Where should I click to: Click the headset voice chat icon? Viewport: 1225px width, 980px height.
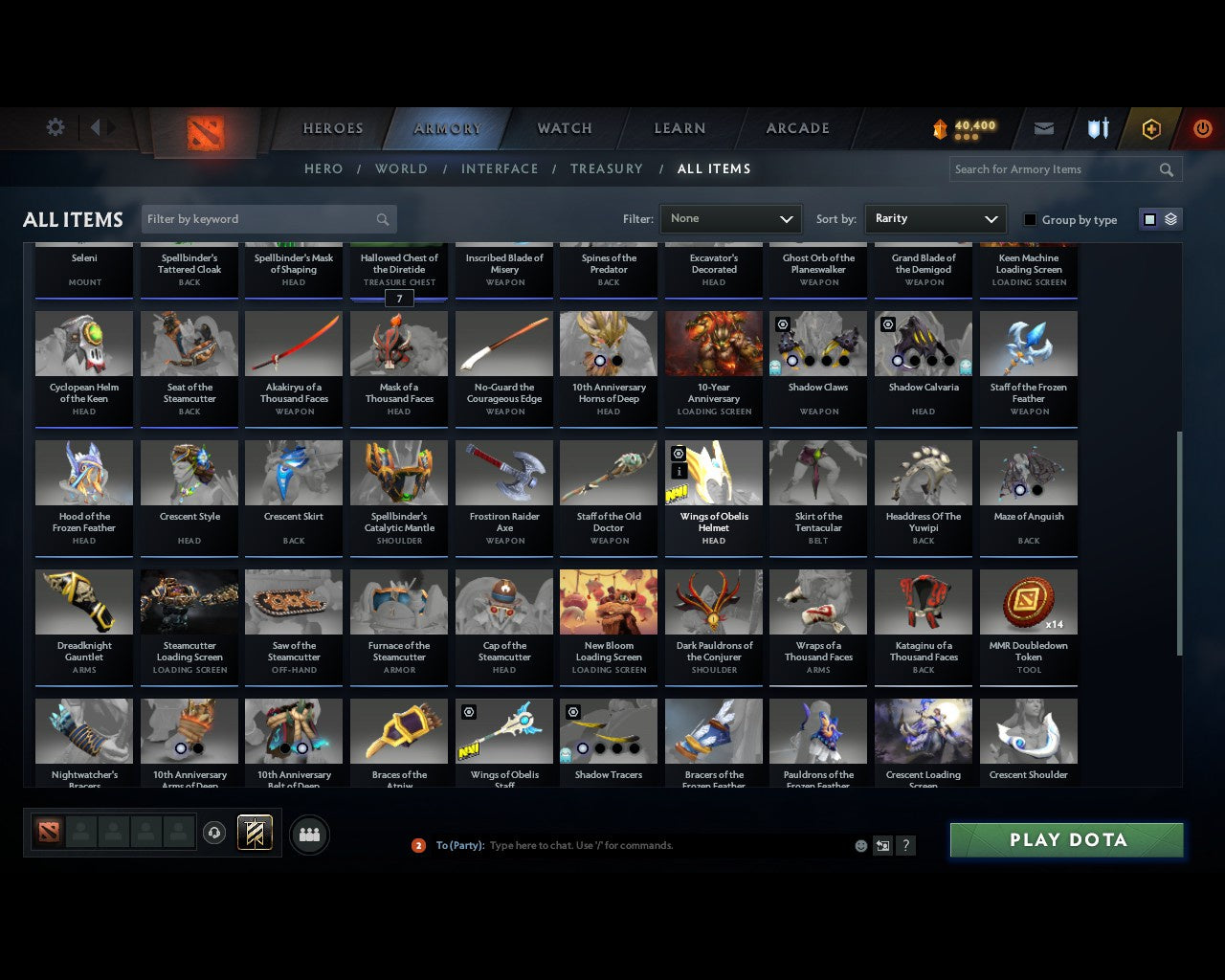(214, 833)
